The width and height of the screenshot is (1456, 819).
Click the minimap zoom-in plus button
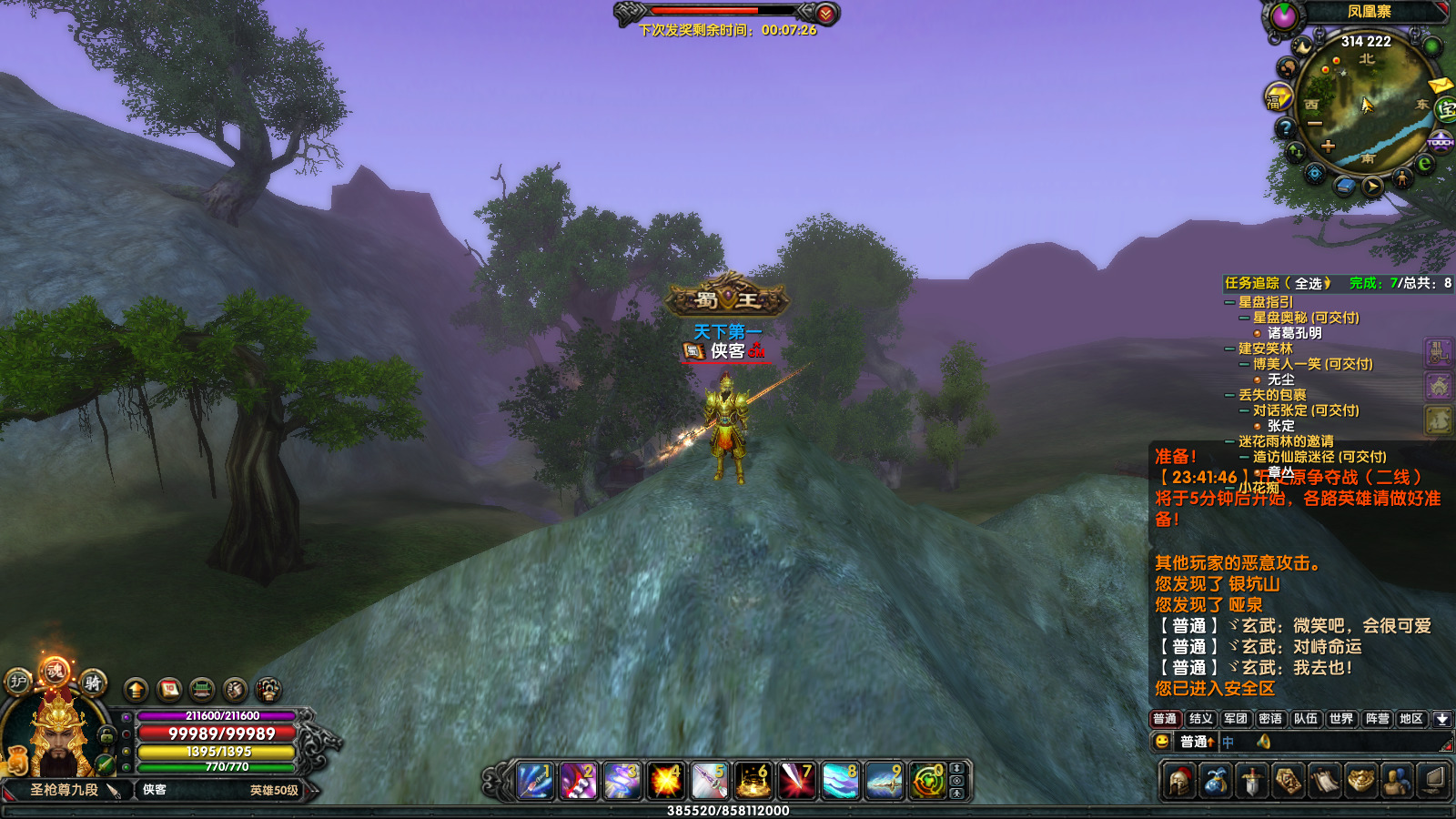1328,146
